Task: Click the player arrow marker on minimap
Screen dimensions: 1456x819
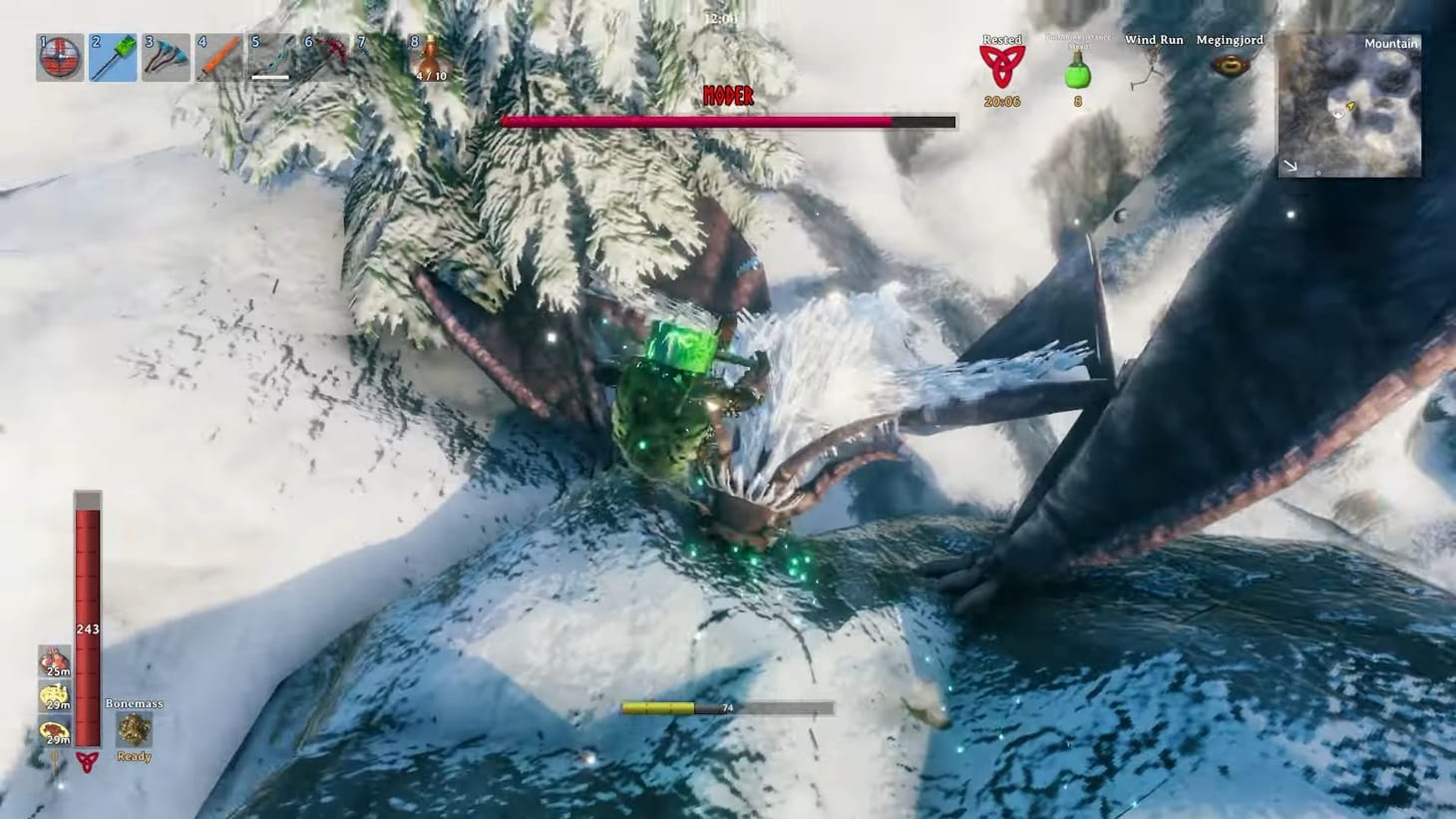Action: (1351, 105)
